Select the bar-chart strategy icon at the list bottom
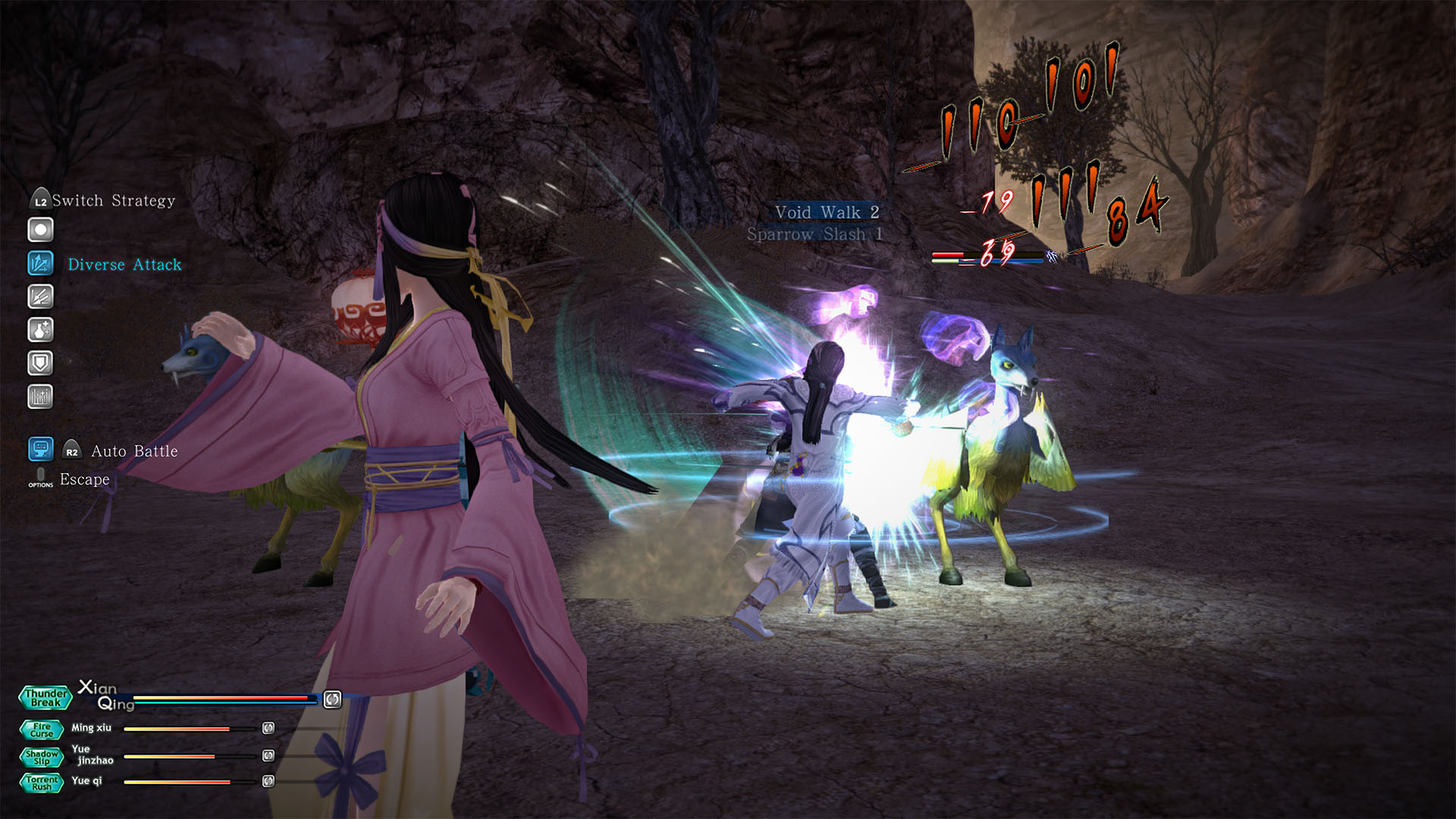The width and height of the screenshot is (1456, 819). pos(40,397)
